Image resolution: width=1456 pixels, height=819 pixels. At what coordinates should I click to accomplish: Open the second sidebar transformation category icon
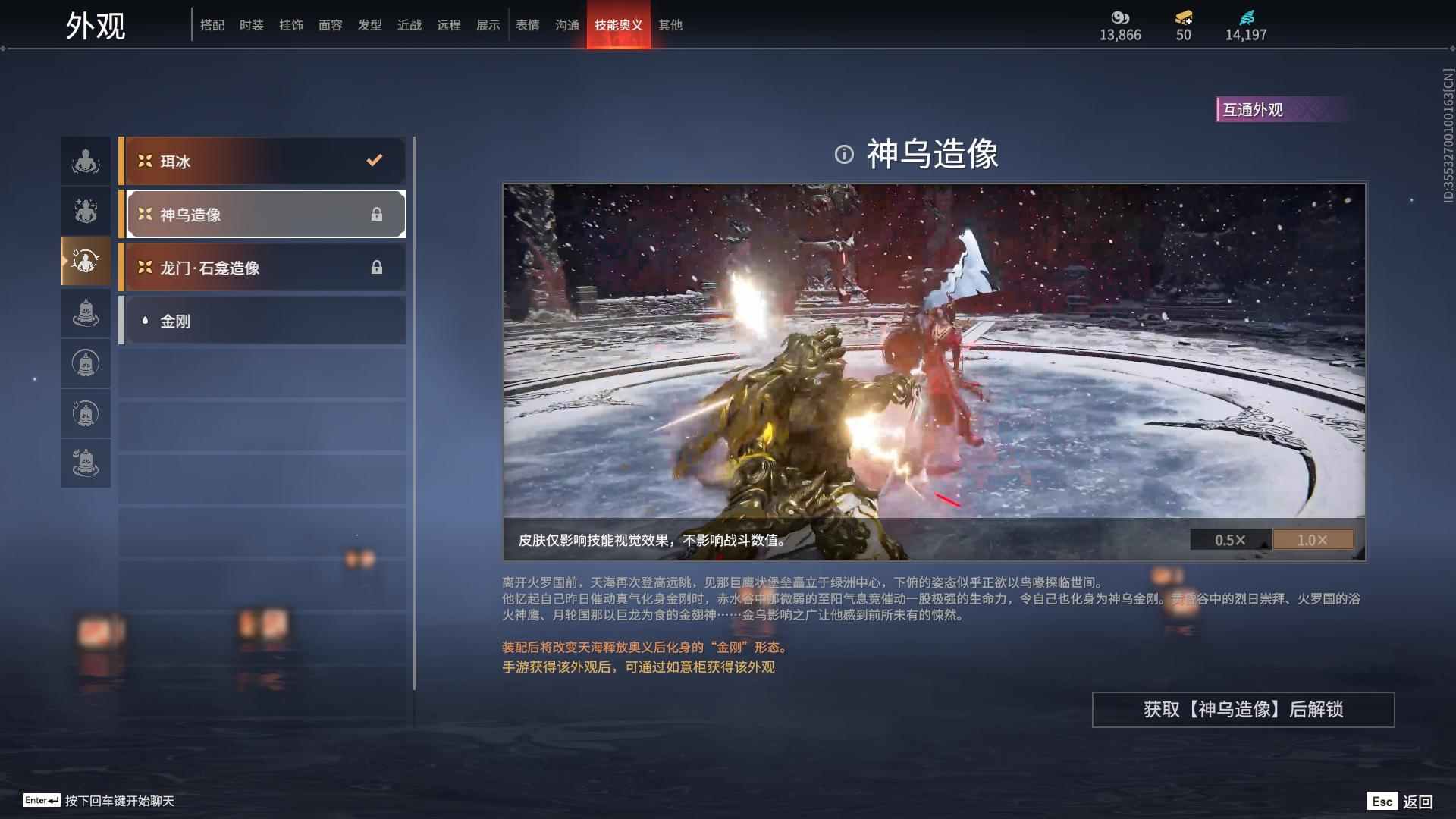coord(86,211)
